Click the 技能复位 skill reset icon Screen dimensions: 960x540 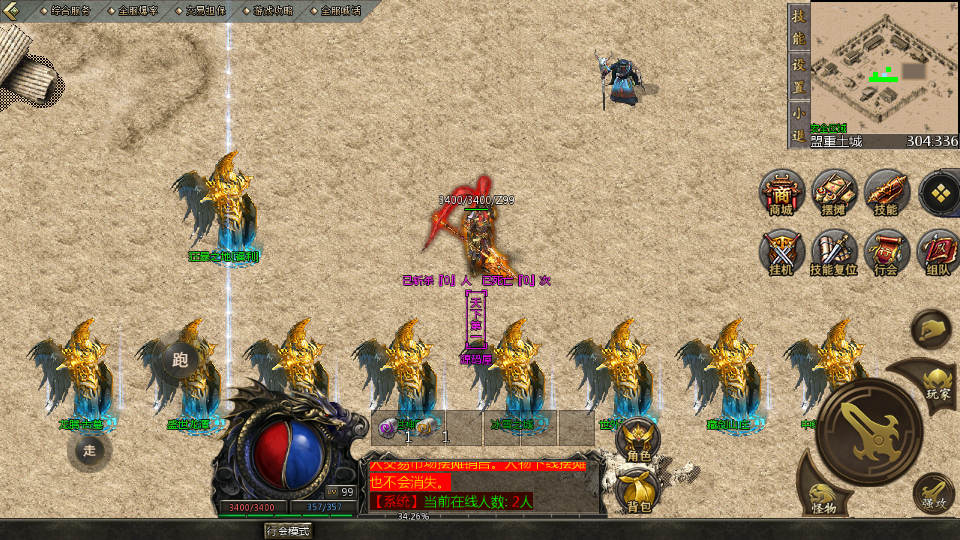tap(833, 251)
